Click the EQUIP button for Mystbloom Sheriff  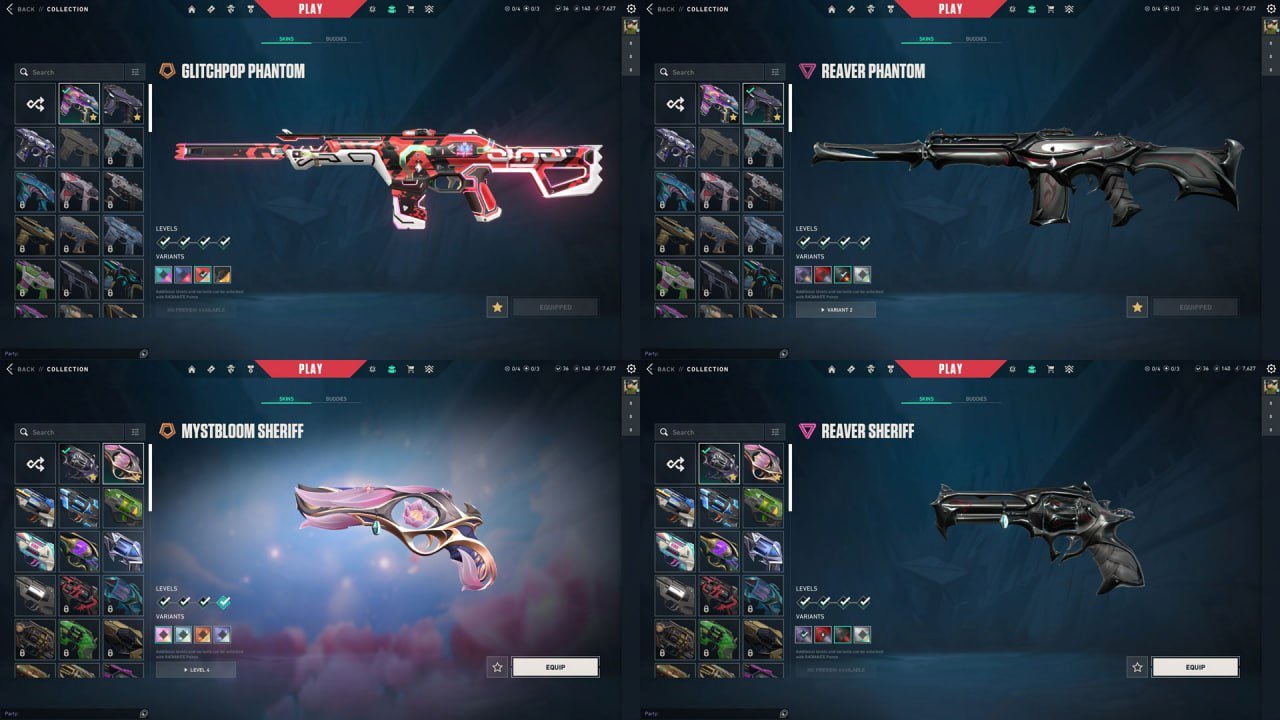[x=555, y=667]
